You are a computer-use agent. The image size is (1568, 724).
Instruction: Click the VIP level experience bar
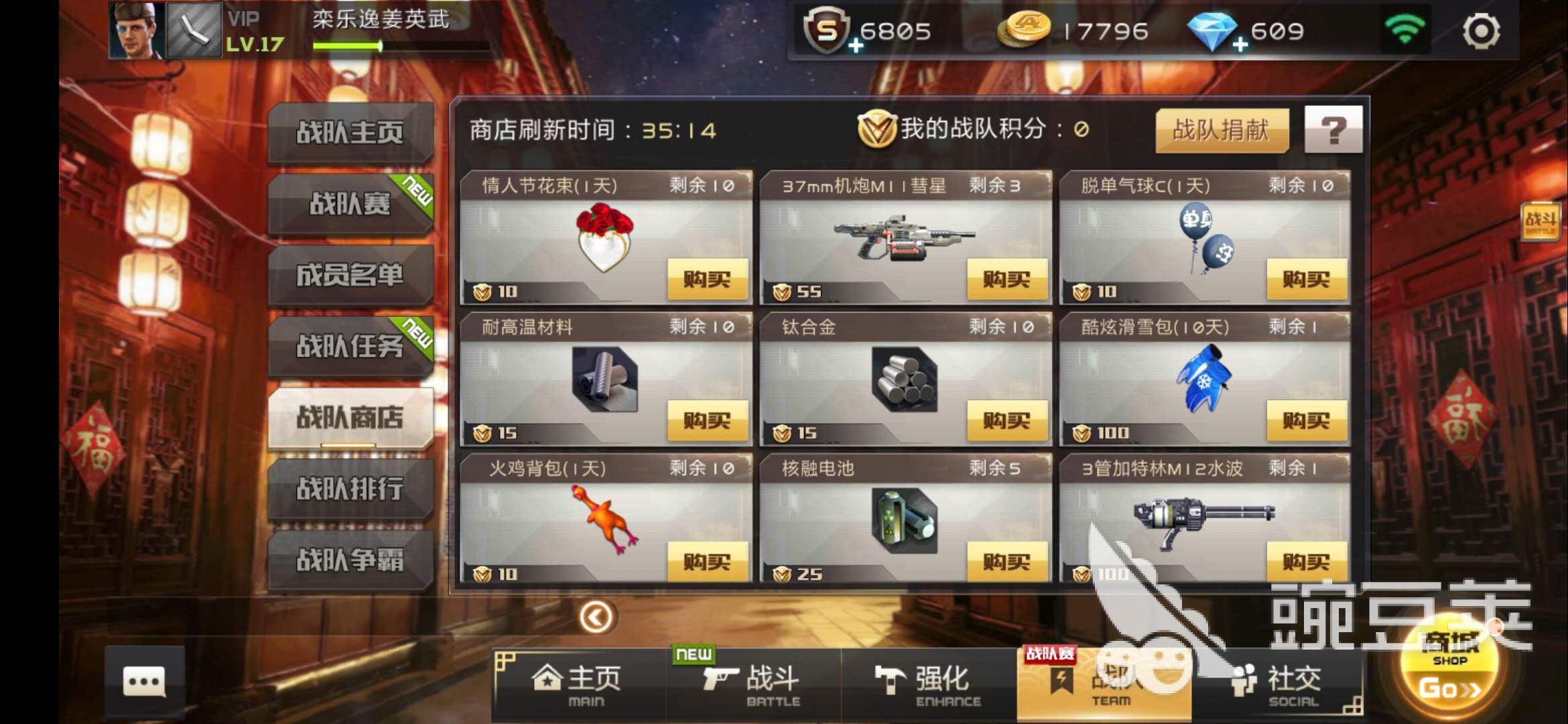point(348,47)
